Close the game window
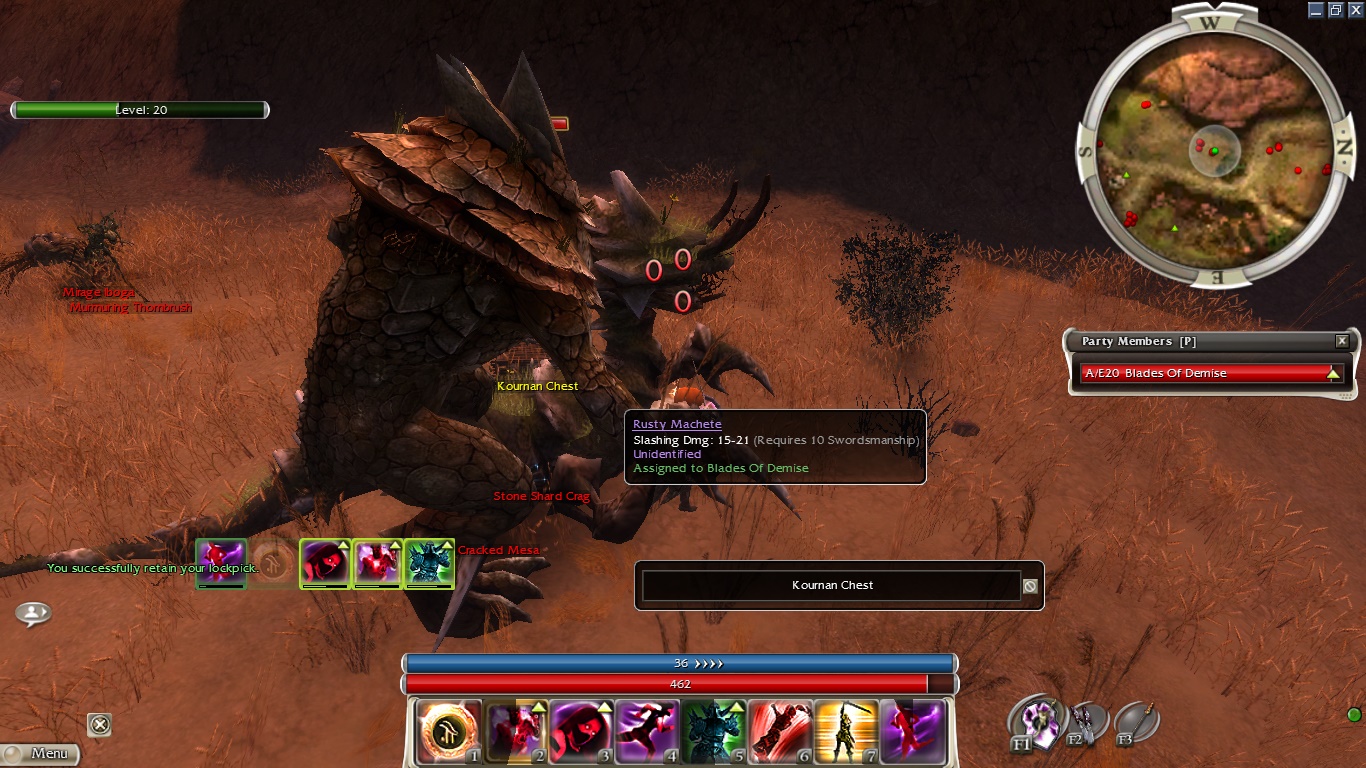Viewport: 1366px width, 768px height. [1355, 10]
